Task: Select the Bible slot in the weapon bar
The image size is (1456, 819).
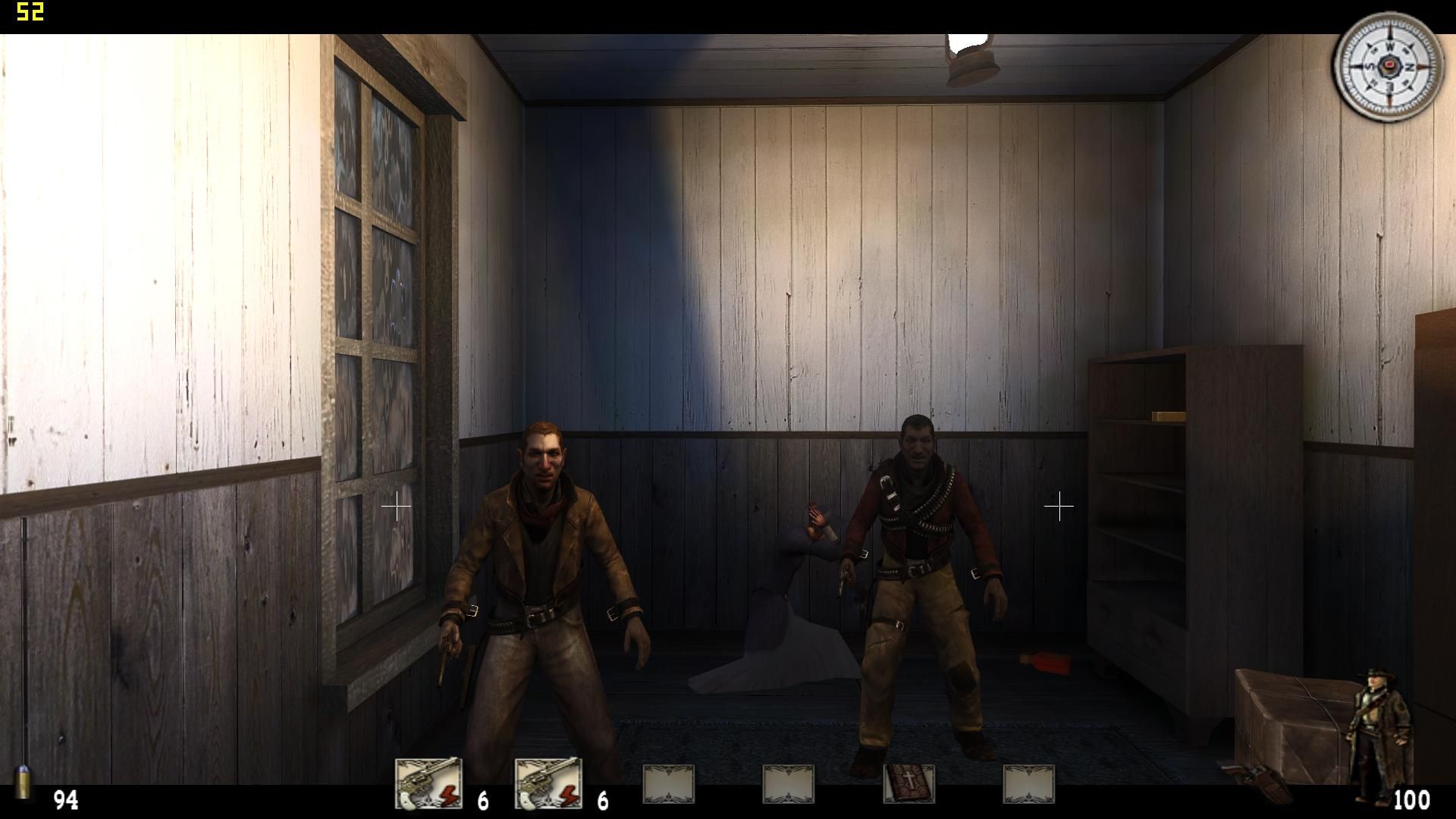Action: [908, 783]
